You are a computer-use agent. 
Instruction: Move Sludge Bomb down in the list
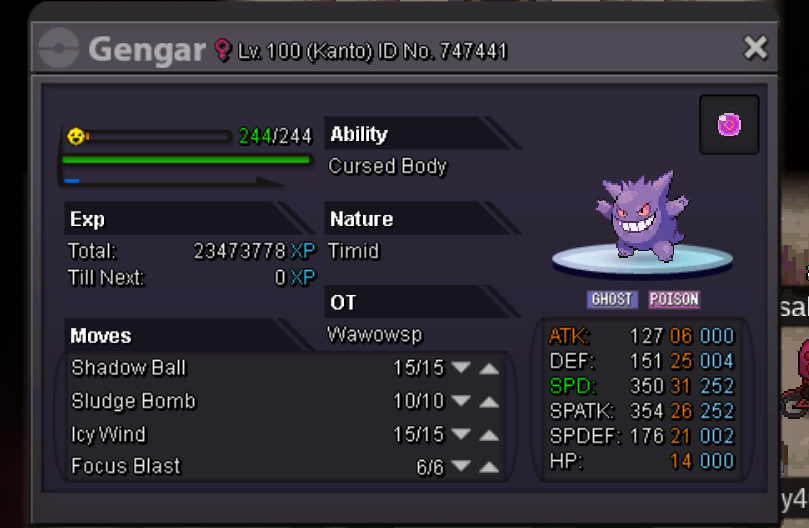(460, 402)
